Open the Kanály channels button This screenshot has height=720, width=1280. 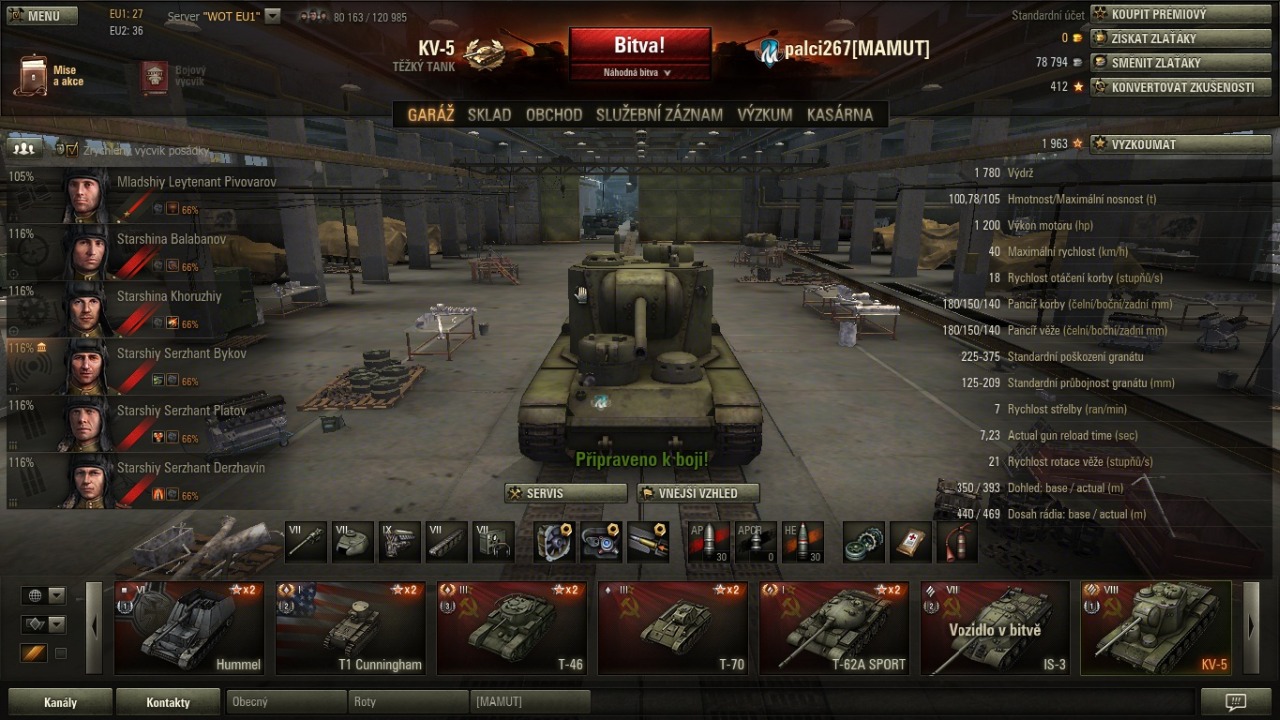point(60,702)
